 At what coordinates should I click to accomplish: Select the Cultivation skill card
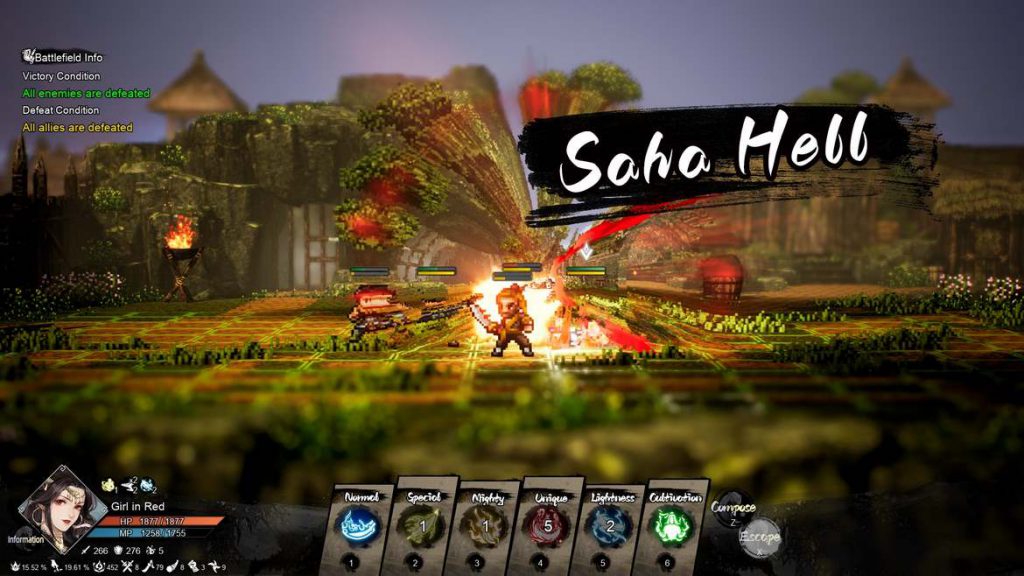coord(674,527)
